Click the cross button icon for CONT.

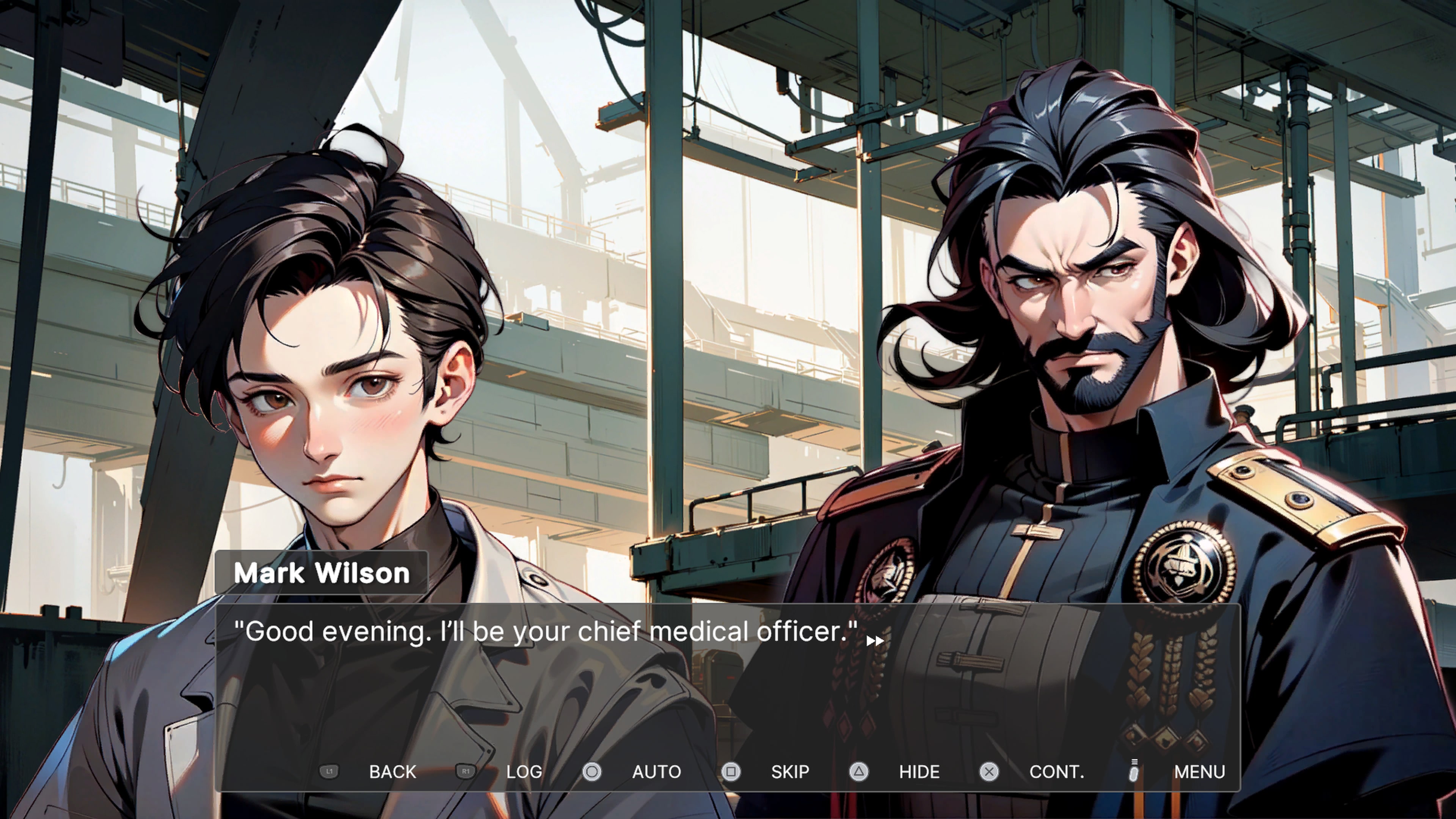tap(989, 772)
